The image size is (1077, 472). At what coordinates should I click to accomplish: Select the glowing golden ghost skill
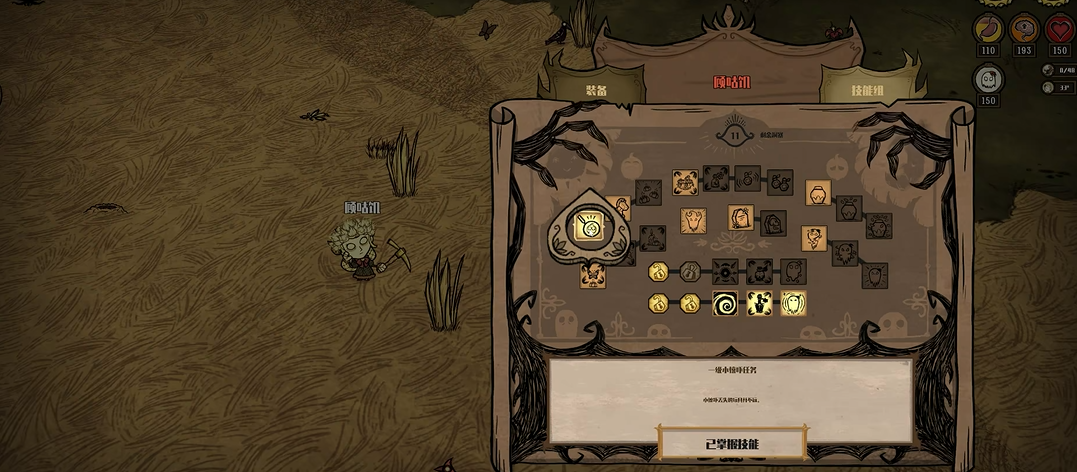793,303
